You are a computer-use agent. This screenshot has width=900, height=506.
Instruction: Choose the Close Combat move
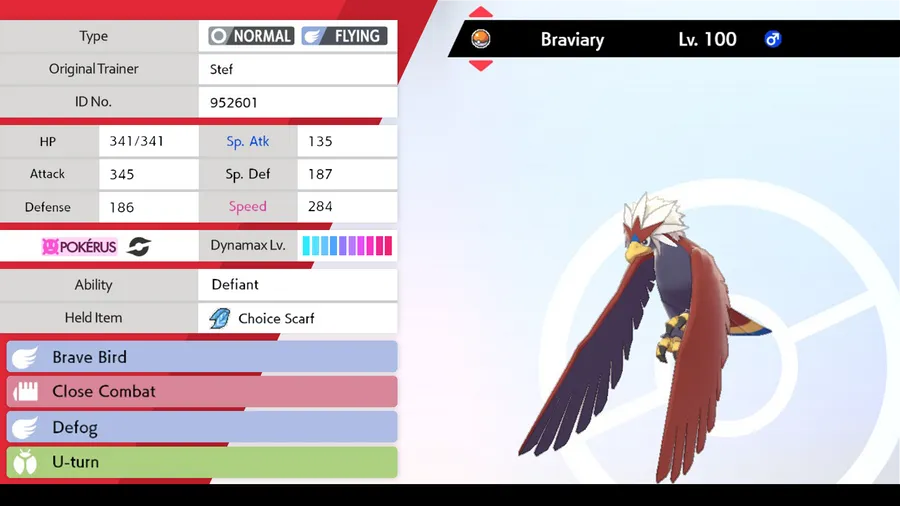201,391
